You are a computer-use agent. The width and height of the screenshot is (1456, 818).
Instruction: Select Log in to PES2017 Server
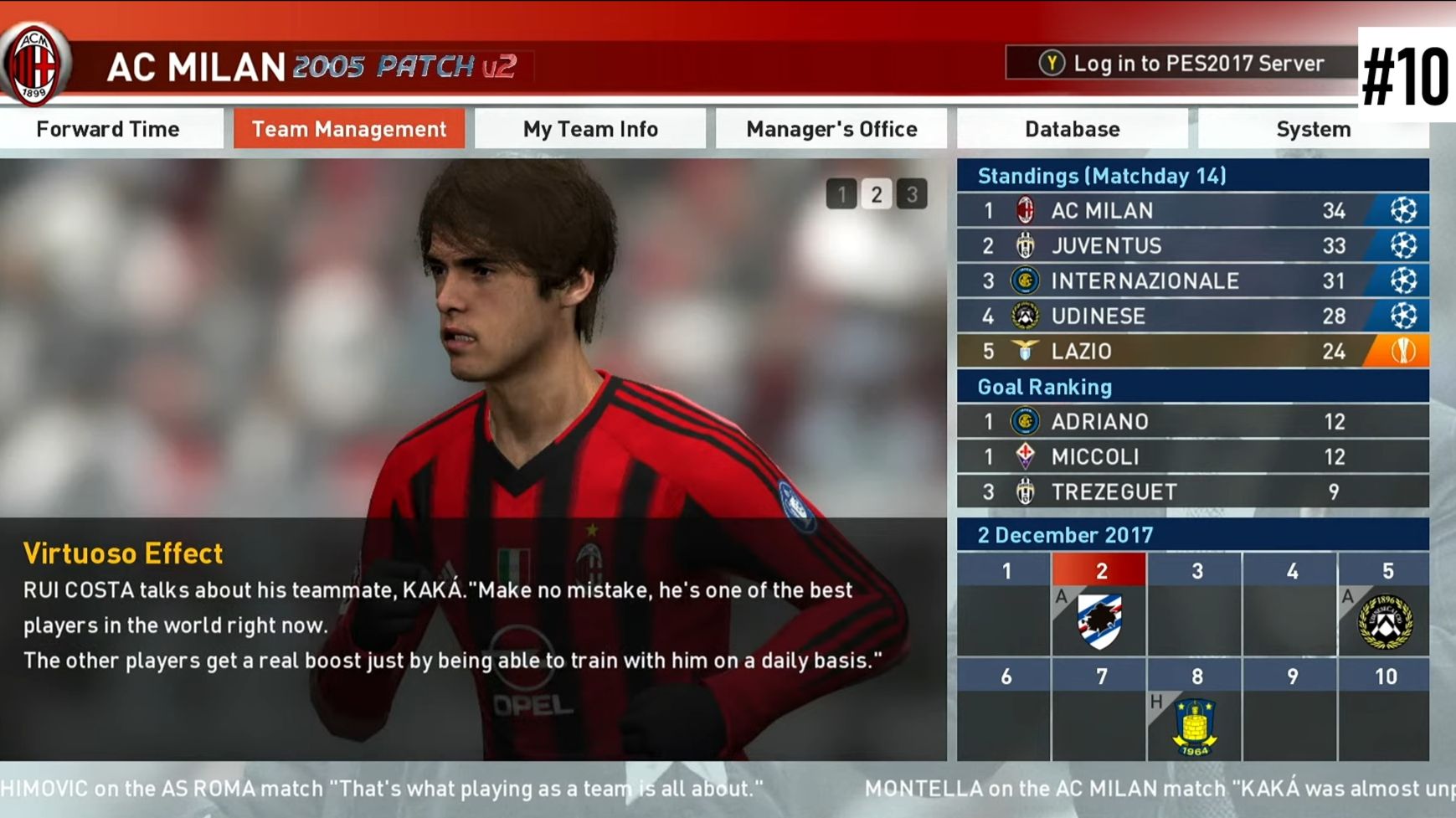(1181, 64)
